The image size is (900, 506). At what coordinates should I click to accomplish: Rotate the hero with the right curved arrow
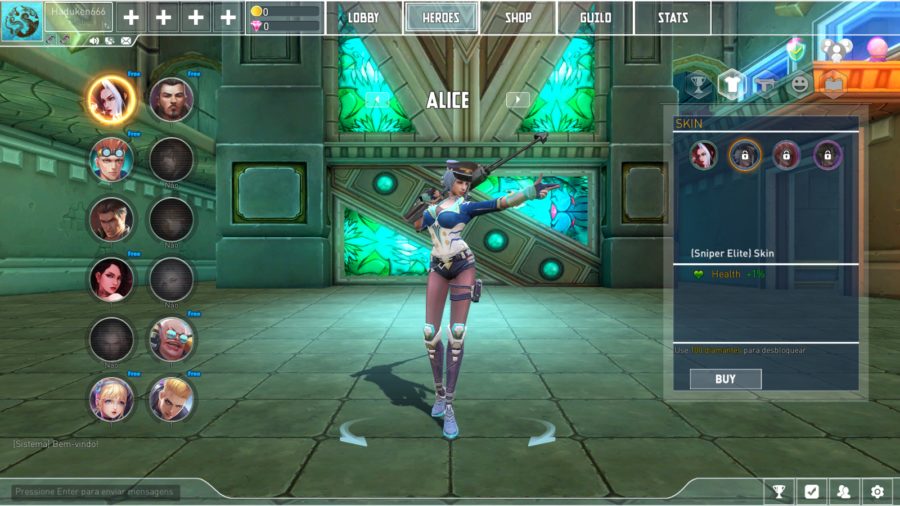[541, 433]
